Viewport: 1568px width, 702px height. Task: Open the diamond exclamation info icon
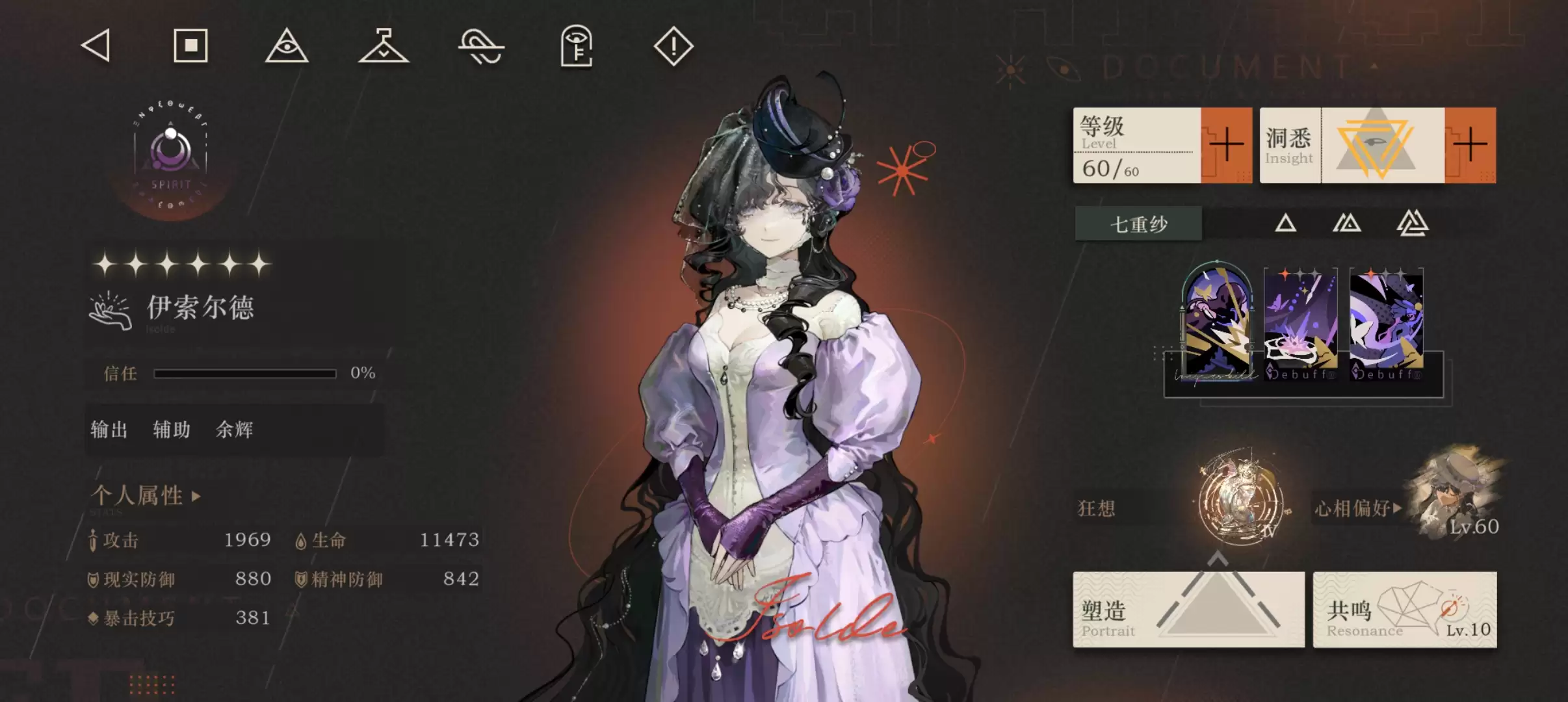(x=673, y=46)
